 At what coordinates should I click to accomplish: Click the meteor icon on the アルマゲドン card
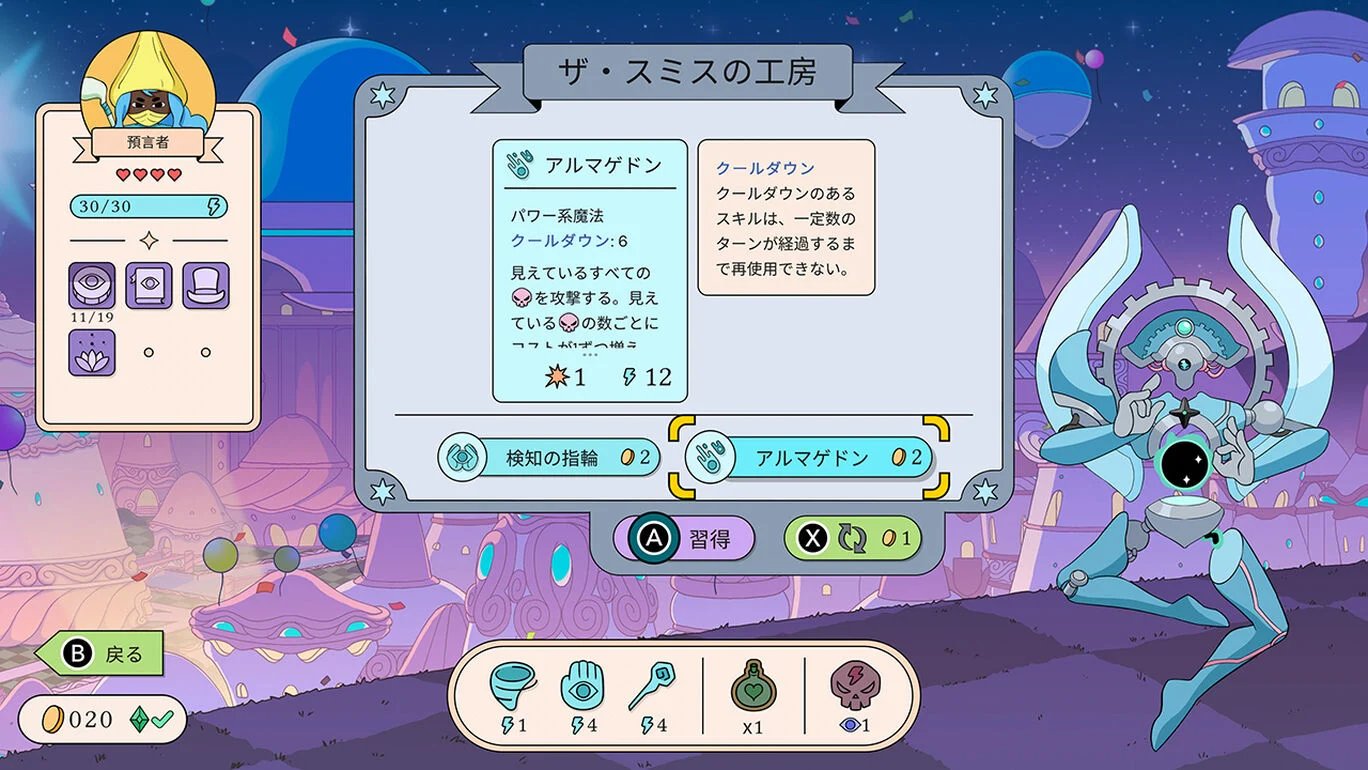pyautogui.click(x=556, y=376)
